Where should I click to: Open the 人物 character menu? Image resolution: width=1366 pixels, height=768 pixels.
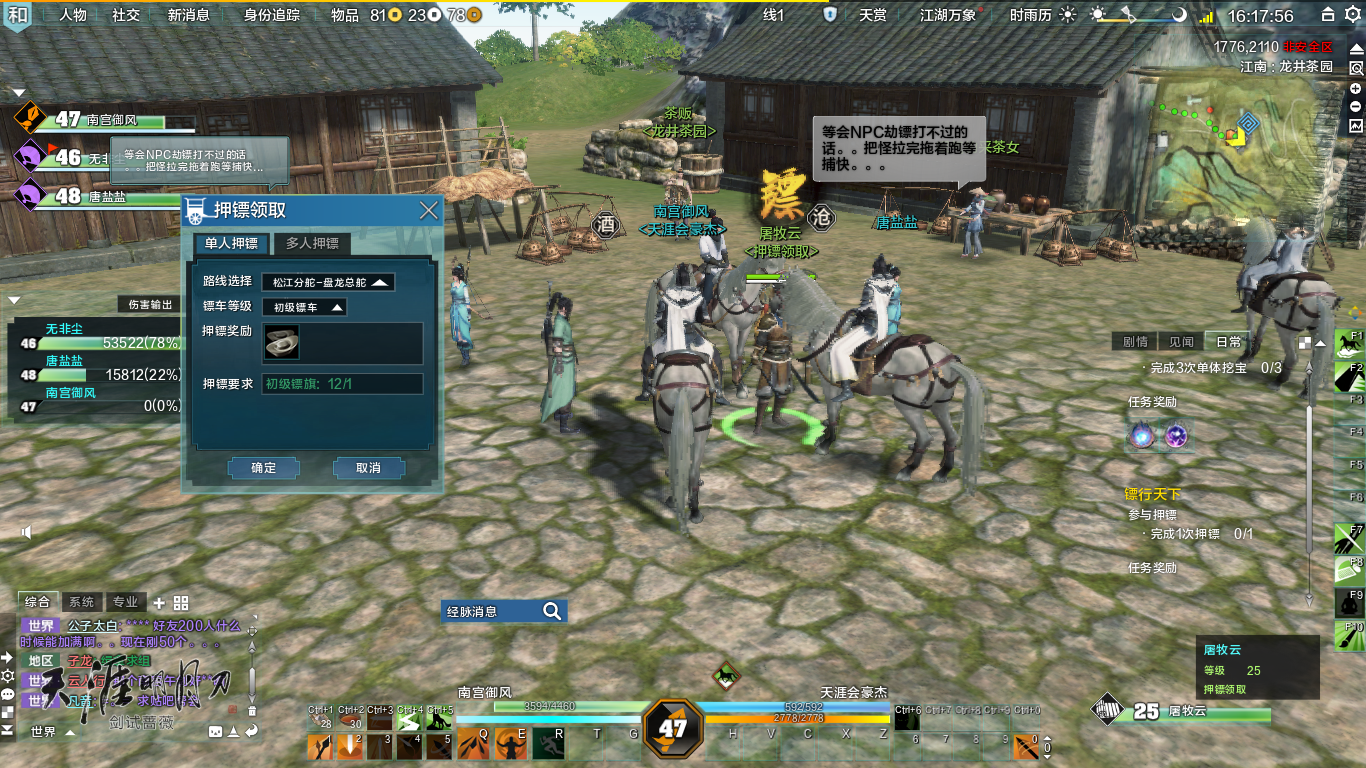(73, 15)
